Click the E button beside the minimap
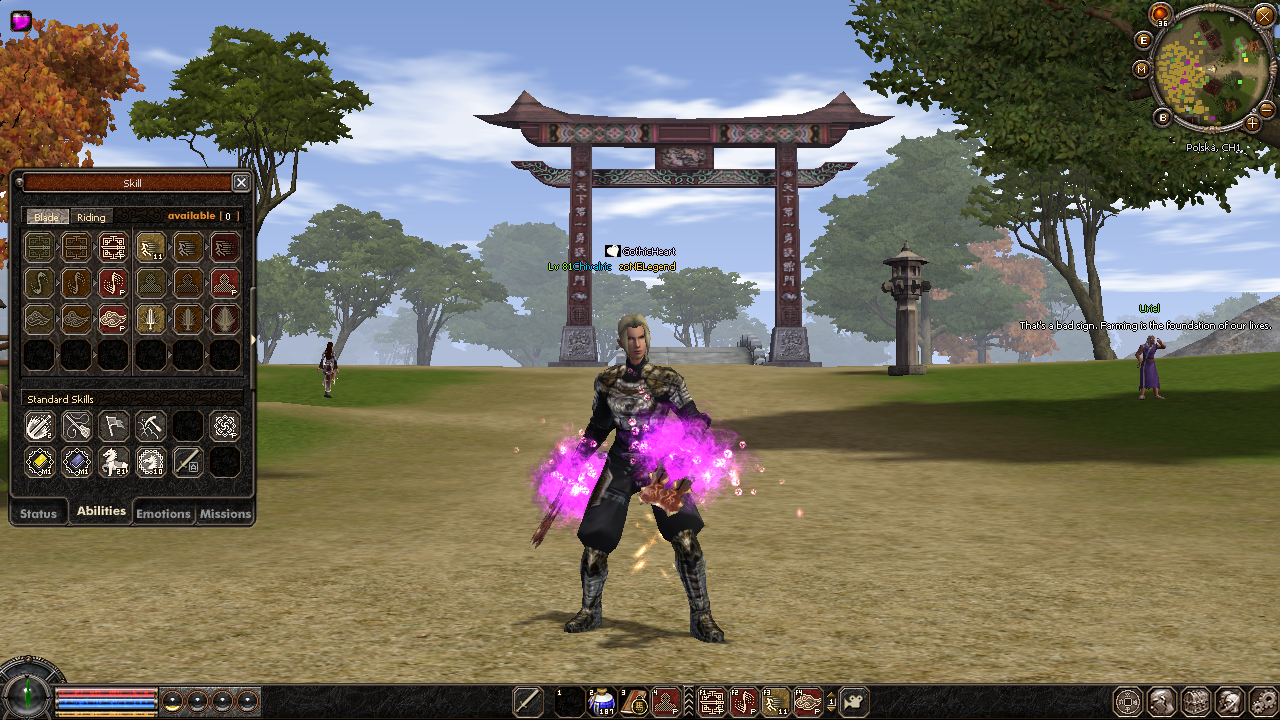The image size is (1280, 720). tap(1144, 40)
